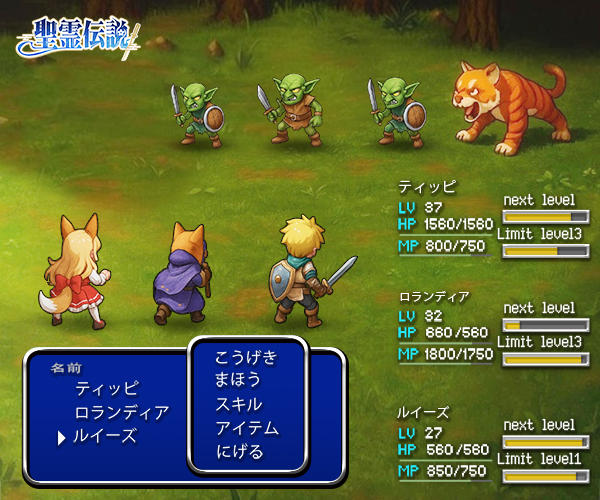600x500 pixels.
Task: Select ロランディア in the name list
Action: coord(121,412)
